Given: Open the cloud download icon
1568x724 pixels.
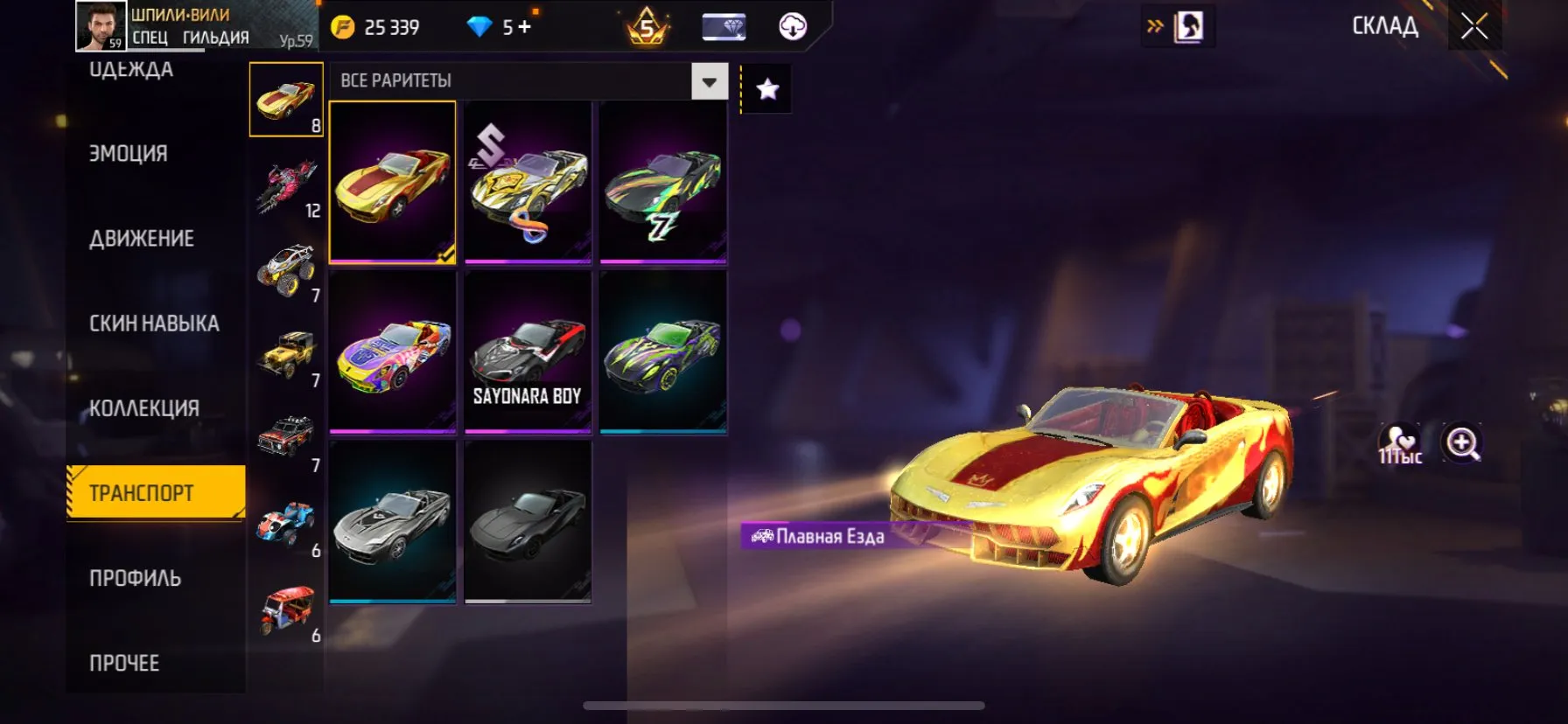Looking at the screenshot, I should 792,26.
